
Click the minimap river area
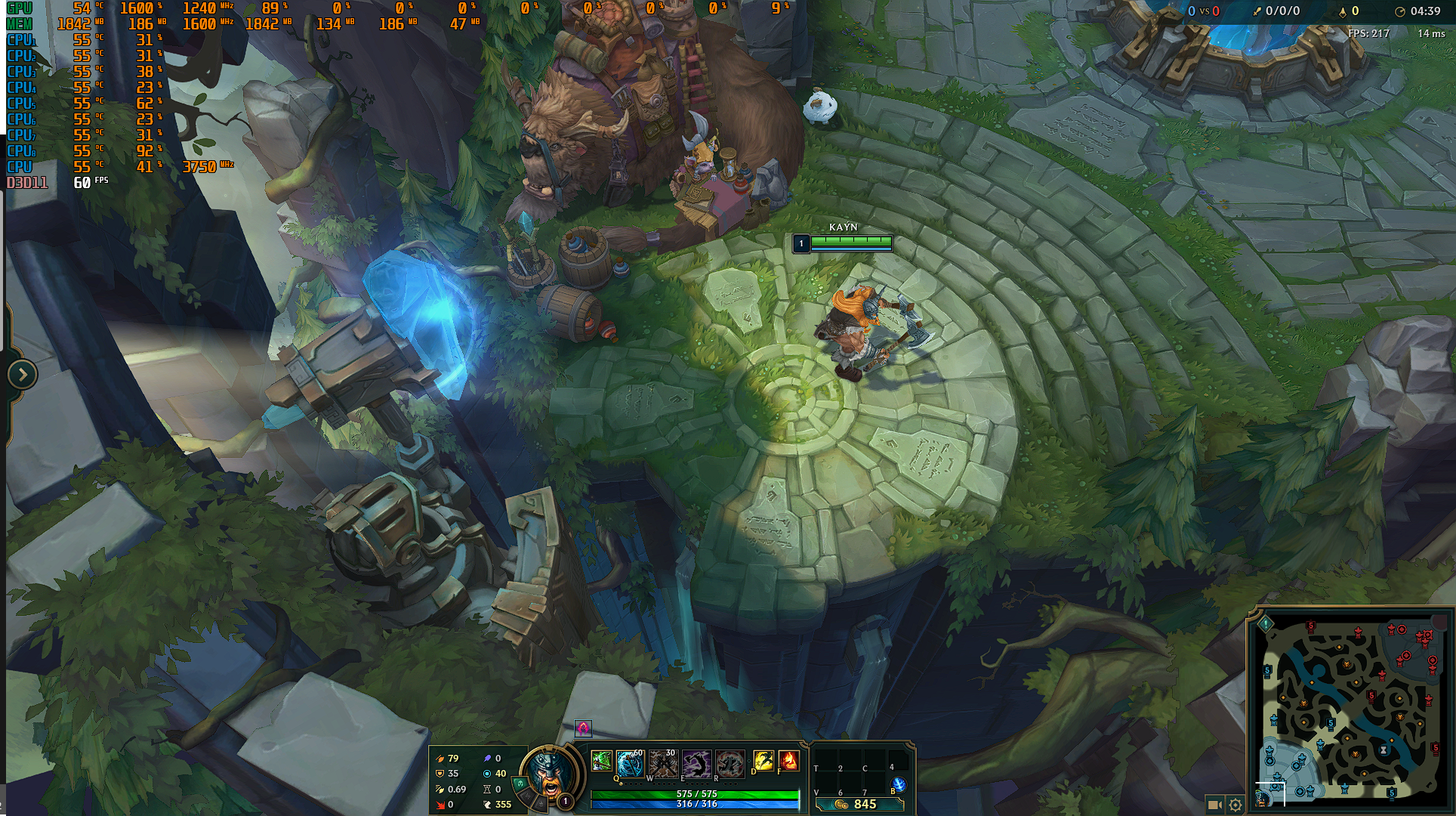(1352, 706)
